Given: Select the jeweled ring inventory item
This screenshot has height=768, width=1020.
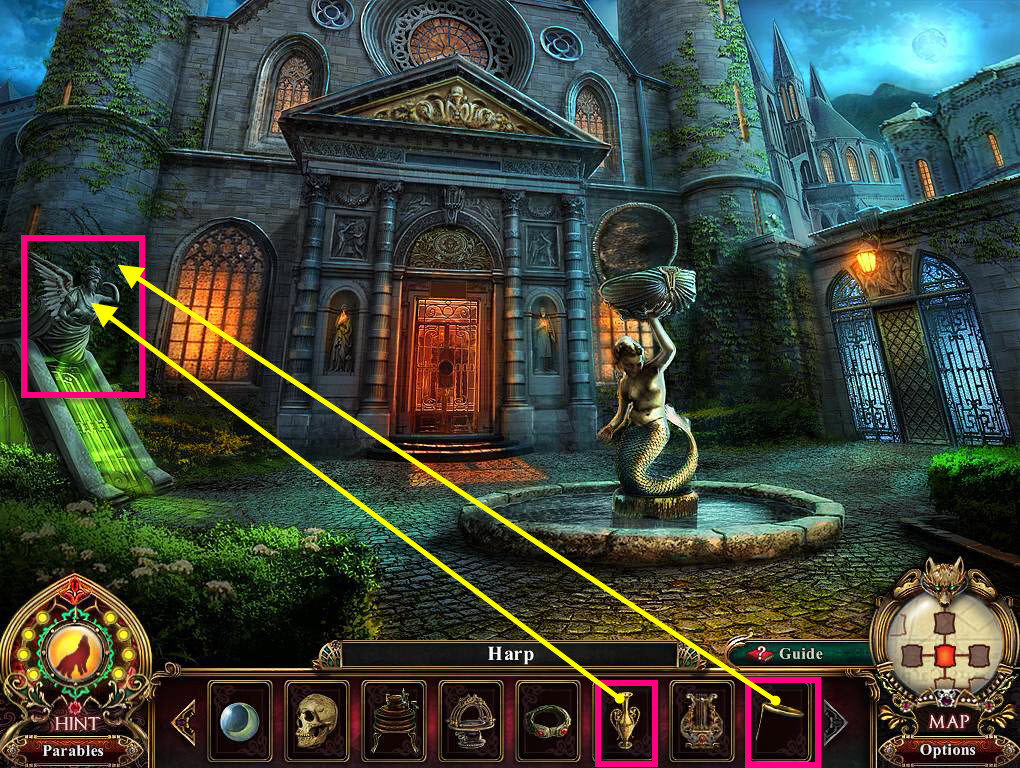Looking at the screenshot, I should pyautogui.click(x=547, y=718).
